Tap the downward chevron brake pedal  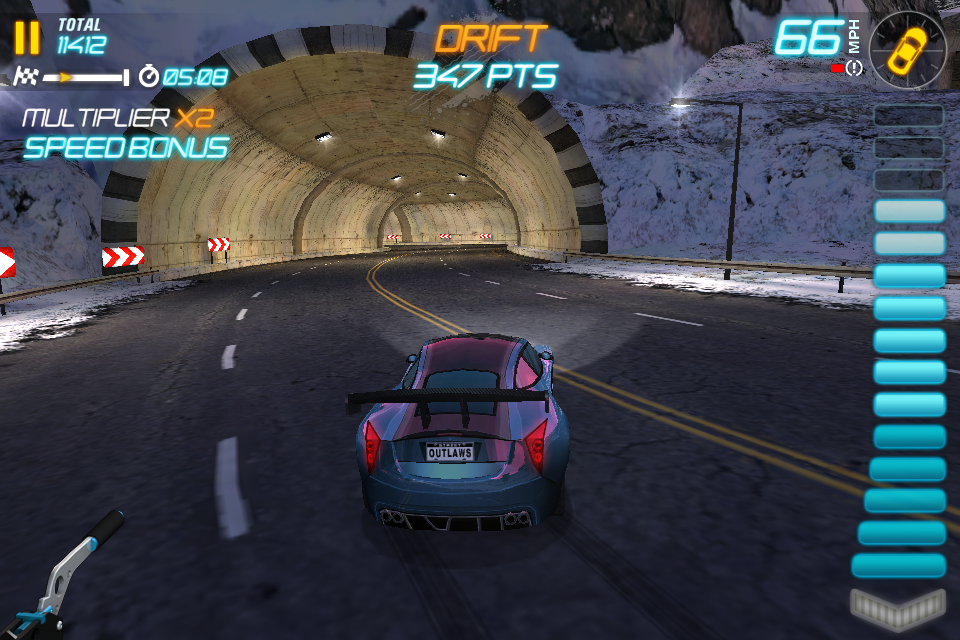pos(897,605)
